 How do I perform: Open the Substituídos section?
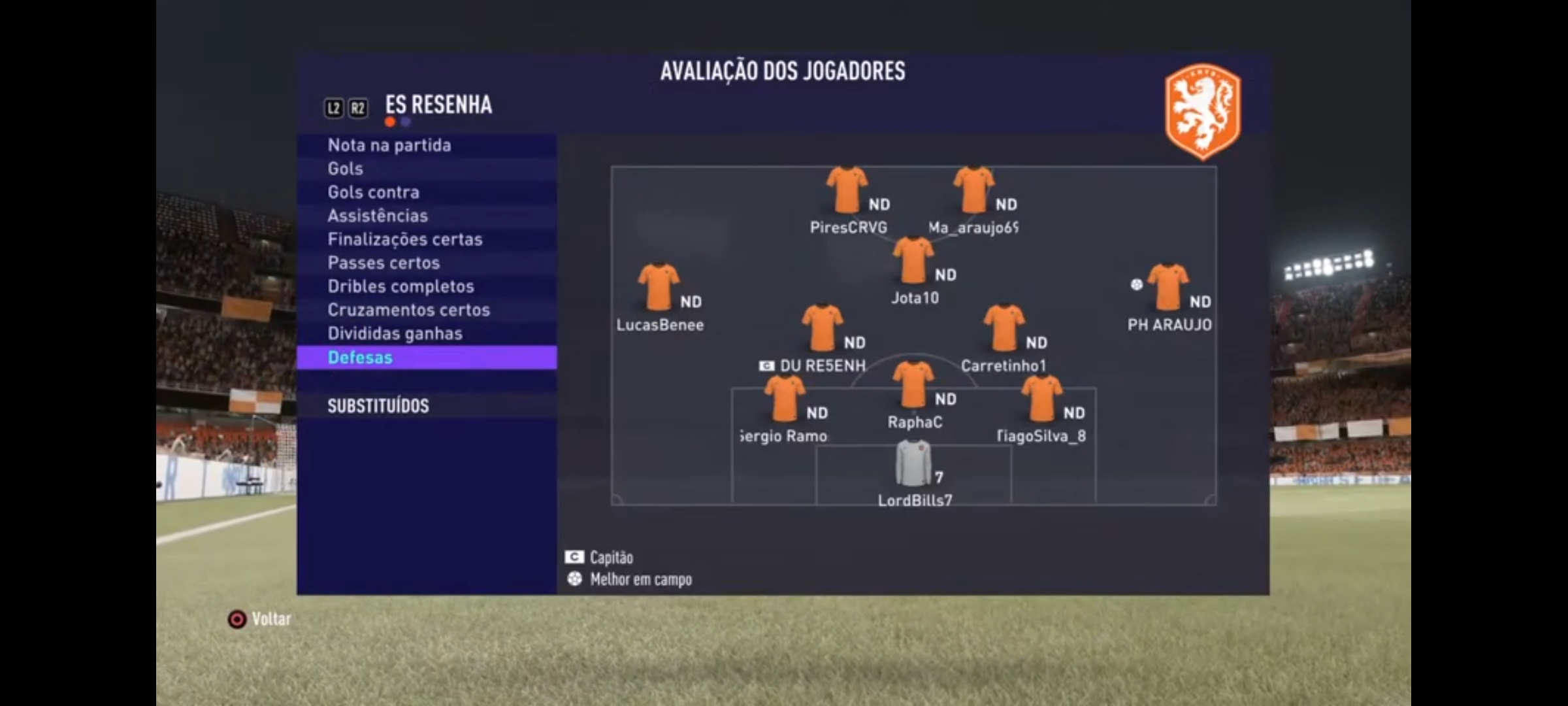coord(378,406)
